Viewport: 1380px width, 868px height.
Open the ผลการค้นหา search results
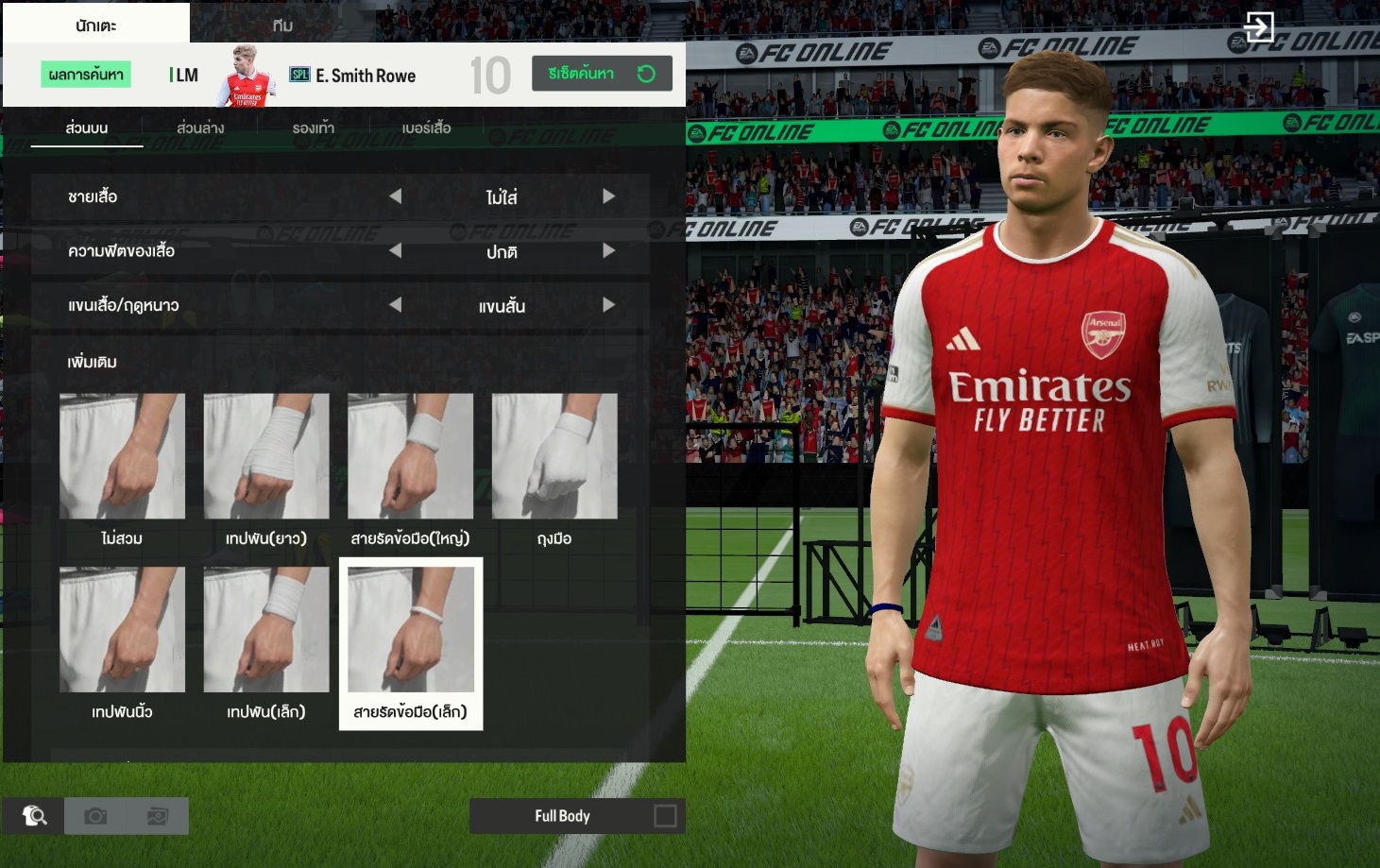[x=86, y=75]
